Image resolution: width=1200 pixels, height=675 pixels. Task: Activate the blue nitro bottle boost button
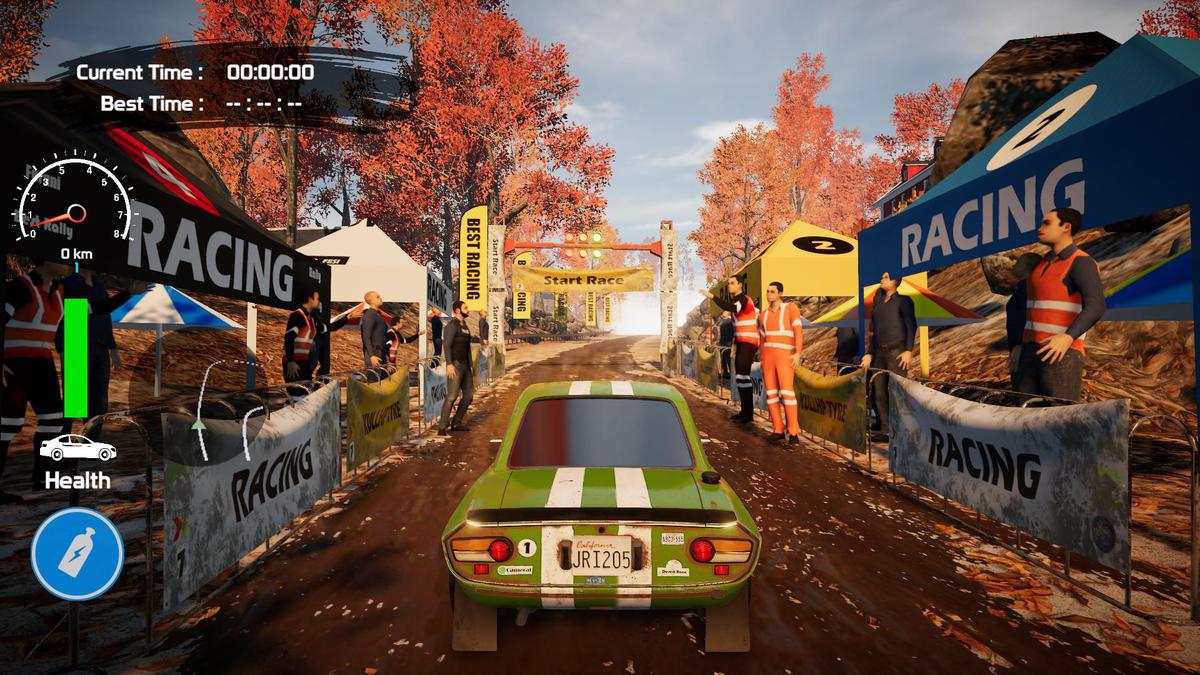77,554
